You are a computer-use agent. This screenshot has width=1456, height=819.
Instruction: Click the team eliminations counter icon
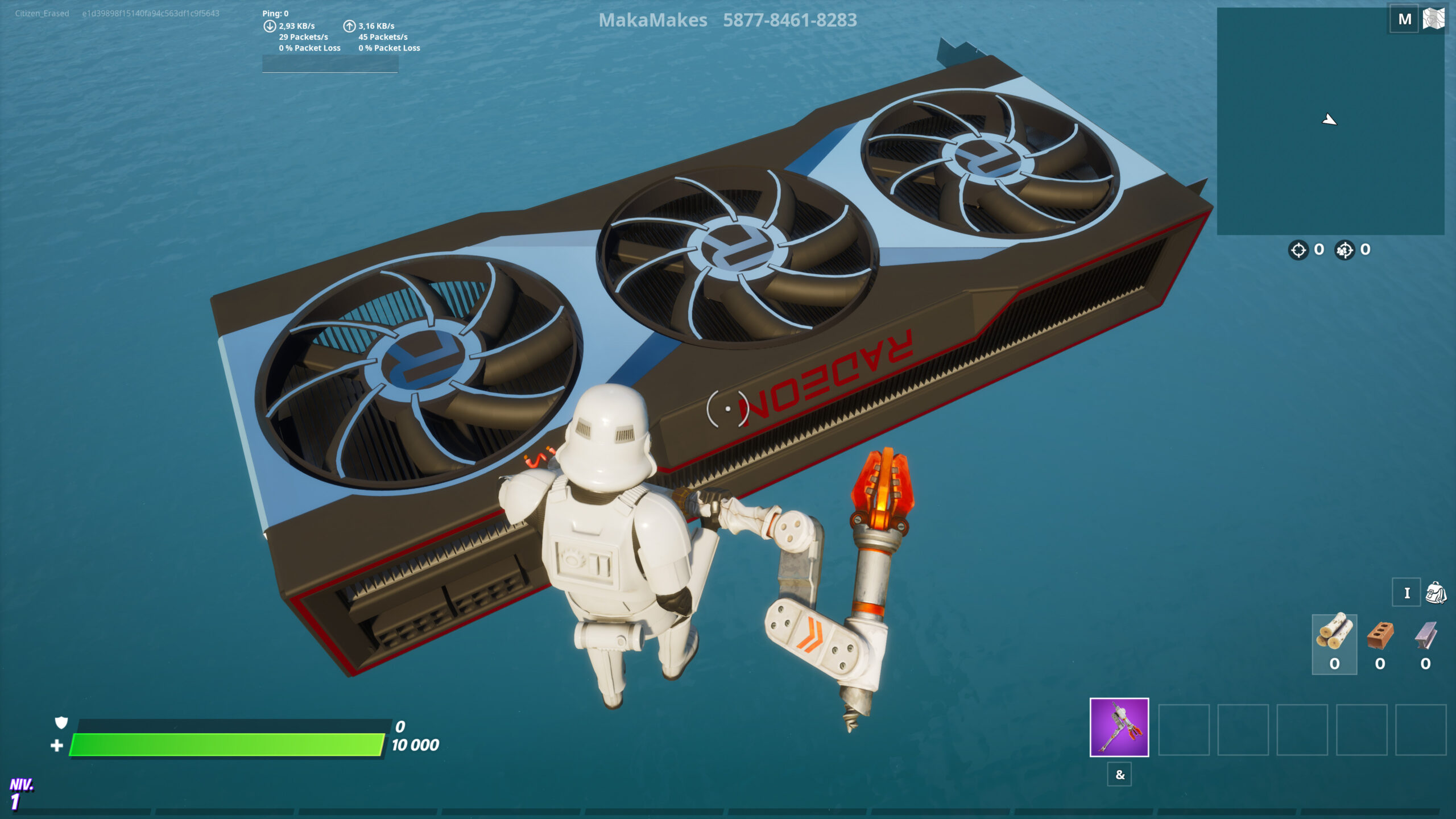pyautogui.click(x=1344, y=249)
